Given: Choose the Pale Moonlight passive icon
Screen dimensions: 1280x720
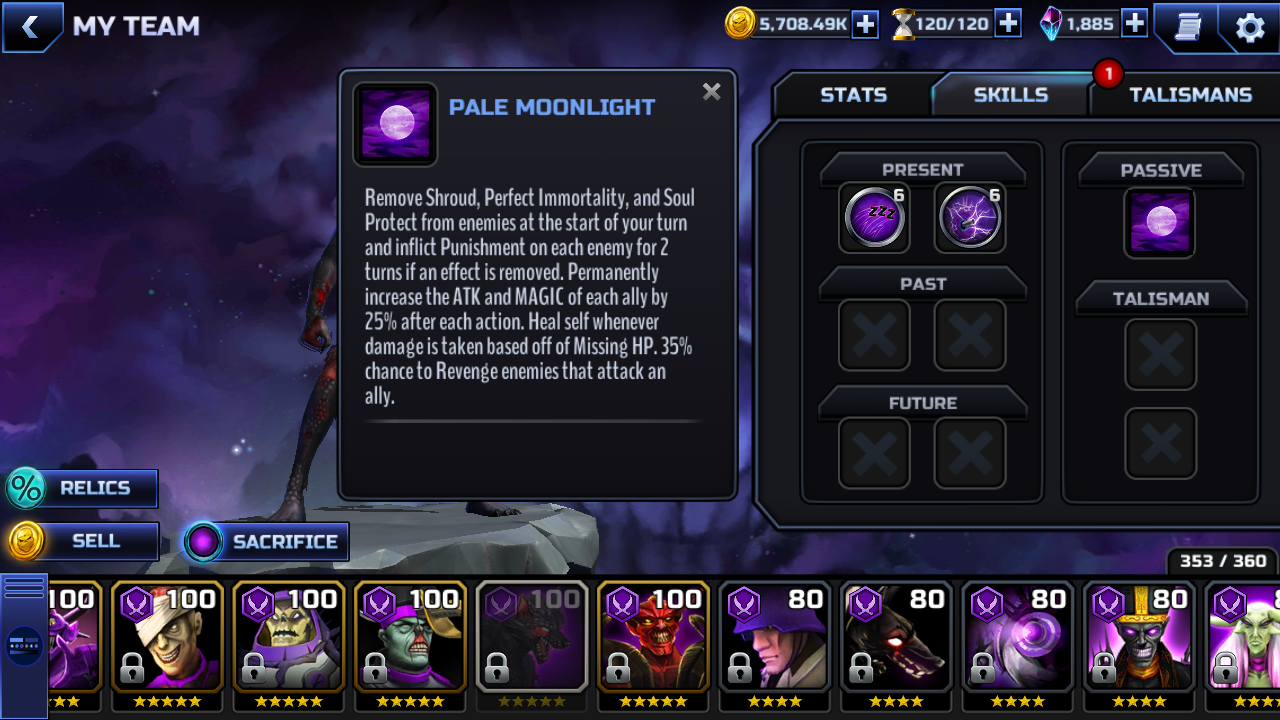Looking at the screenshot, I should (1160, 222).
